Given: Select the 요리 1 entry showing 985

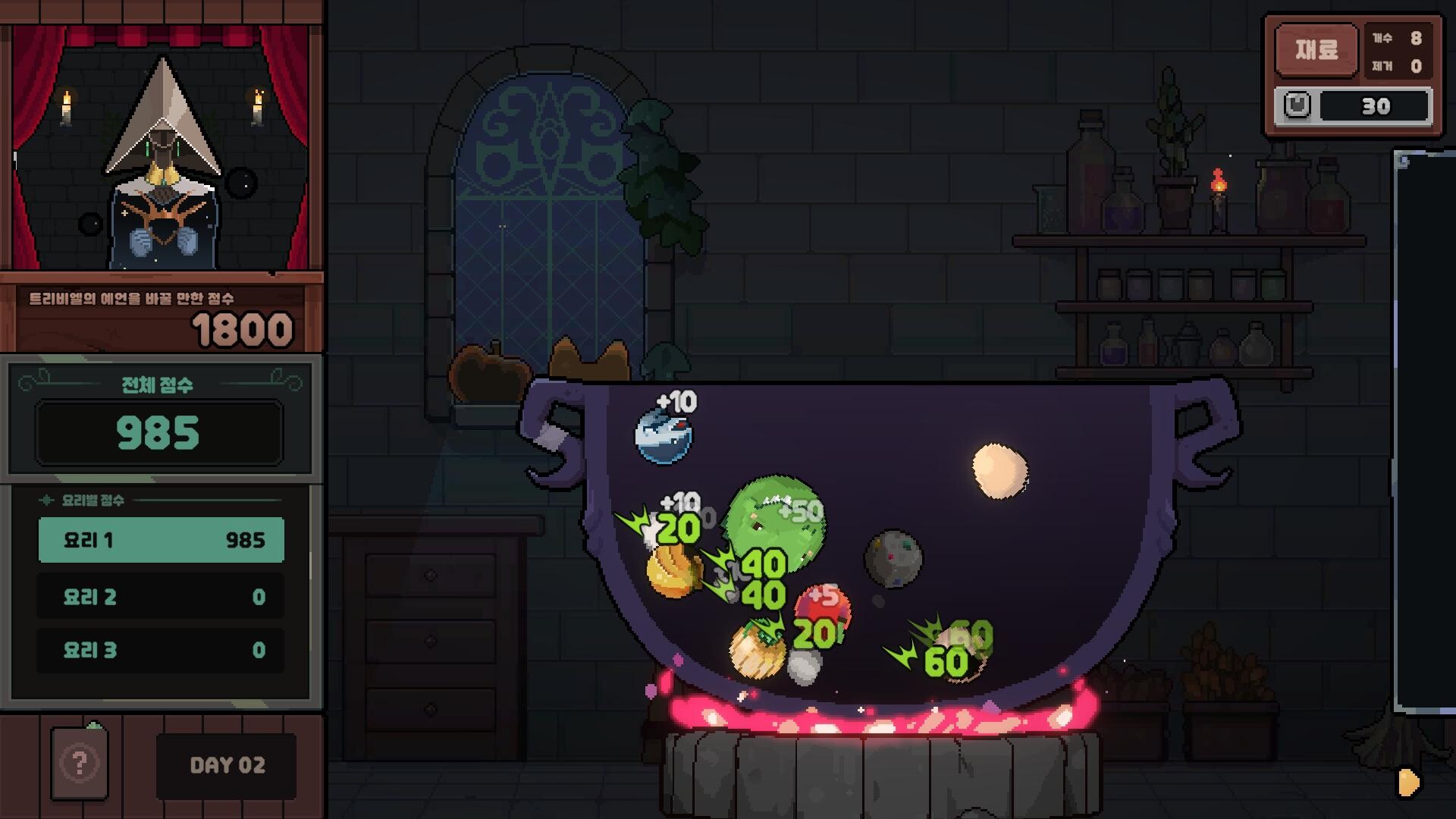Looking at the screenshot, I should 161,540.
